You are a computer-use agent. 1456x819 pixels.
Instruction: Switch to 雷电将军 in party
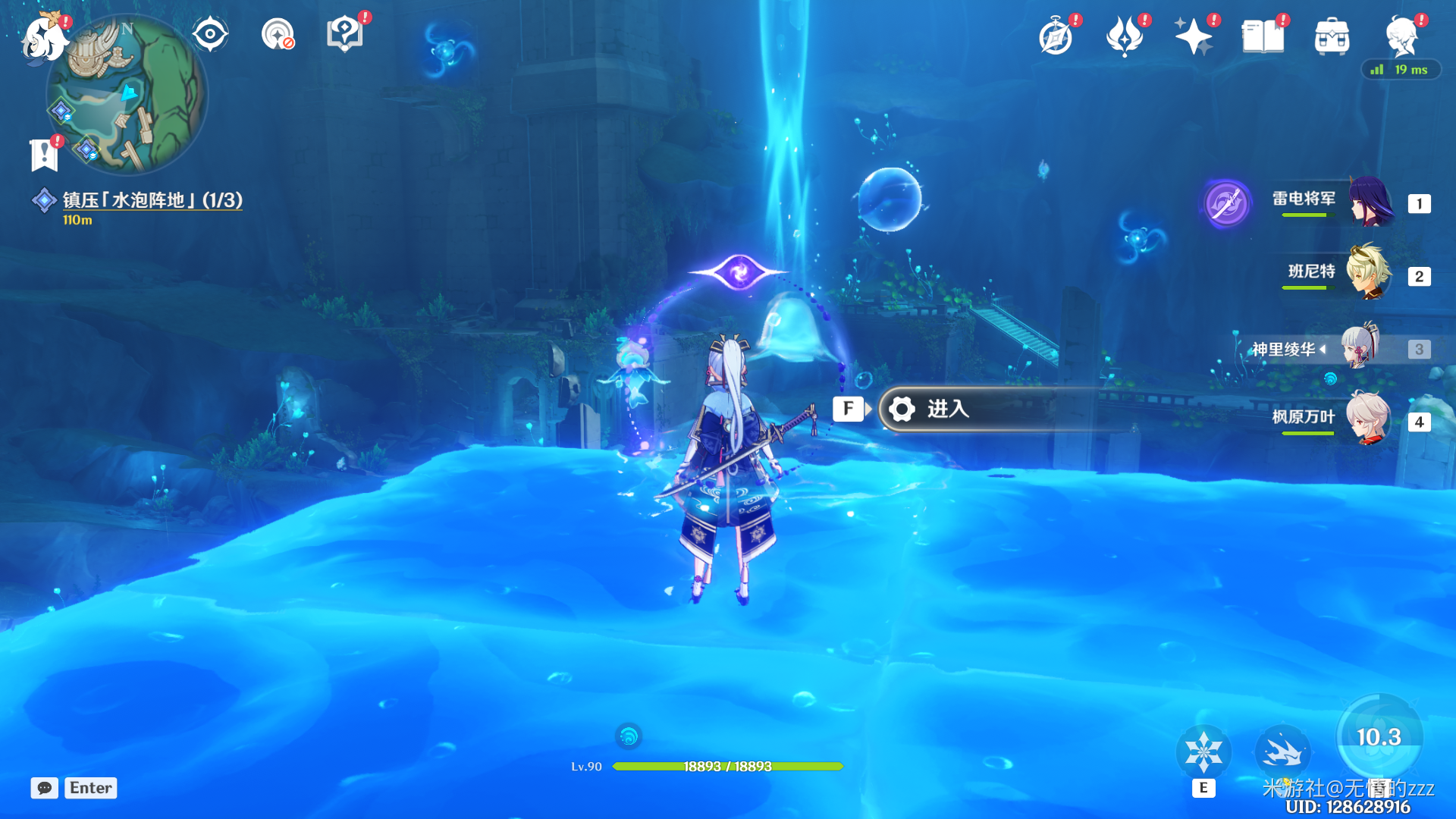point(1369,202)
